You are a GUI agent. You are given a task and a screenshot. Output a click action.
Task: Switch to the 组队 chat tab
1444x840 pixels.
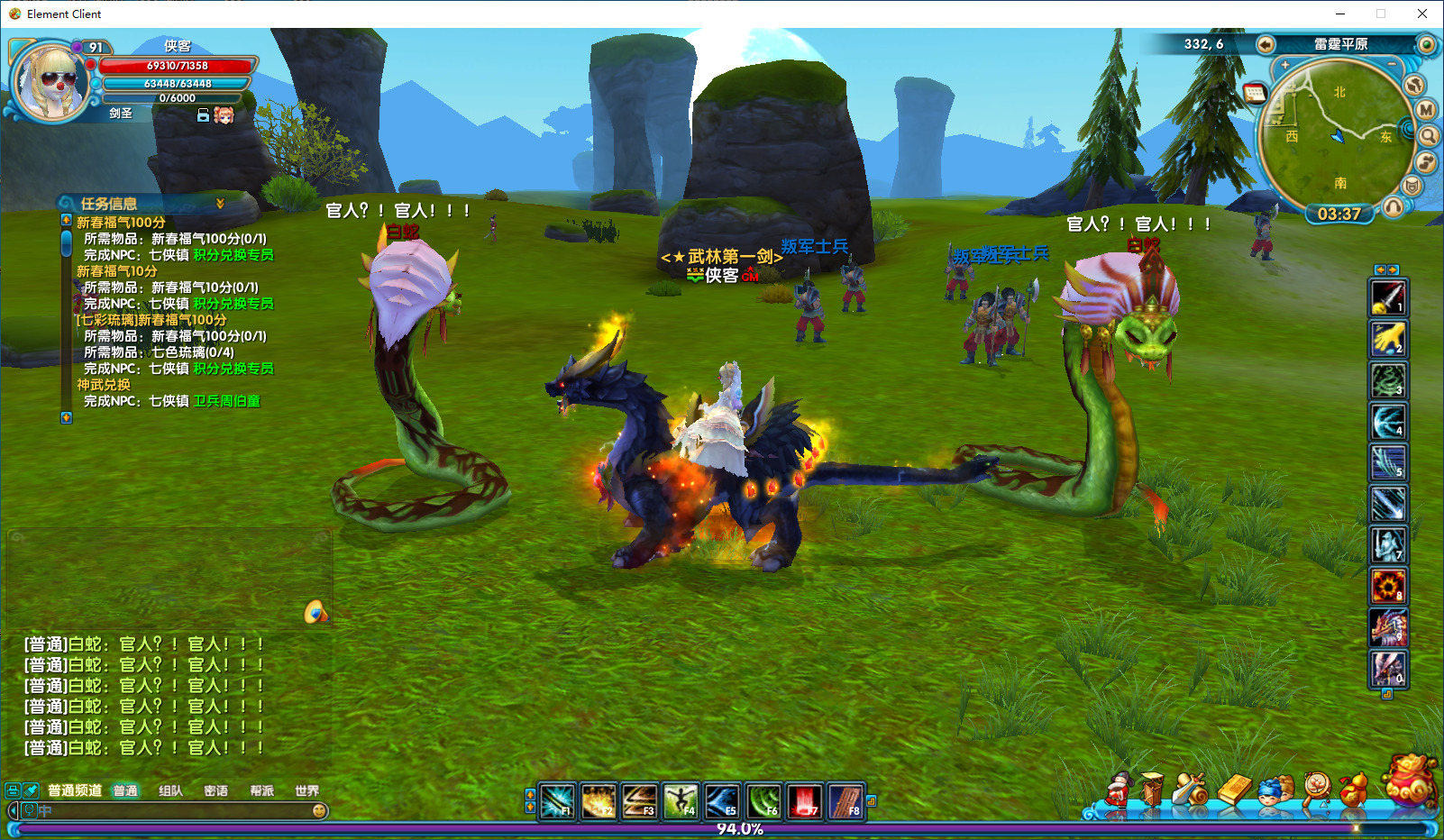170,790
